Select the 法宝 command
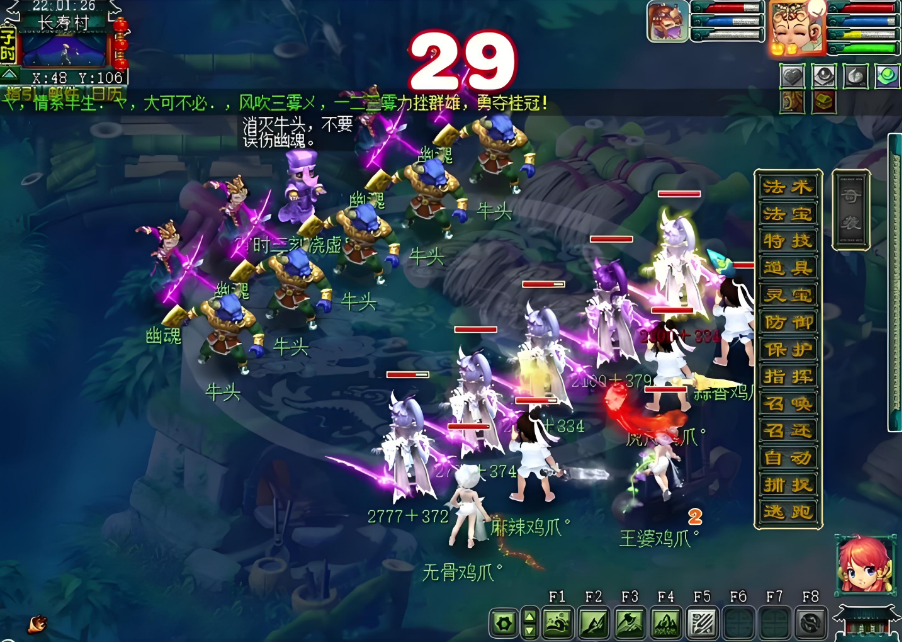 [789, 214]
